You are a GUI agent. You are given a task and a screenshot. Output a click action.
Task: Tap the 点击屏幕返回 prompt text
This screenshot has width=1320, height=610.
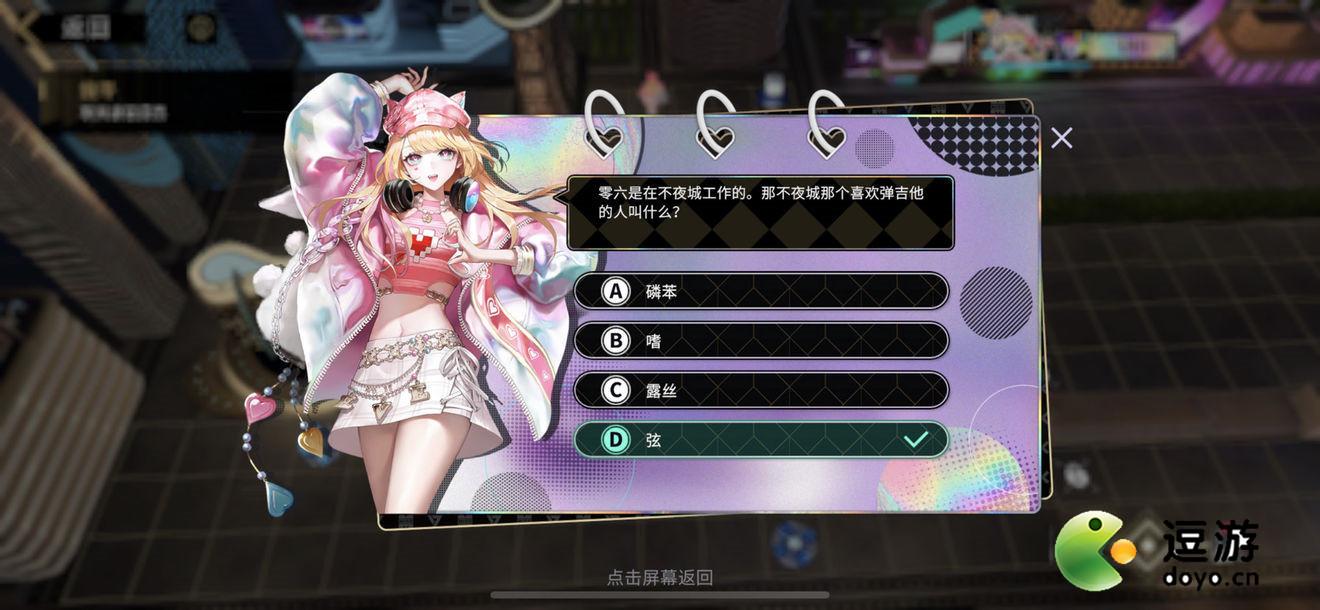660,578
